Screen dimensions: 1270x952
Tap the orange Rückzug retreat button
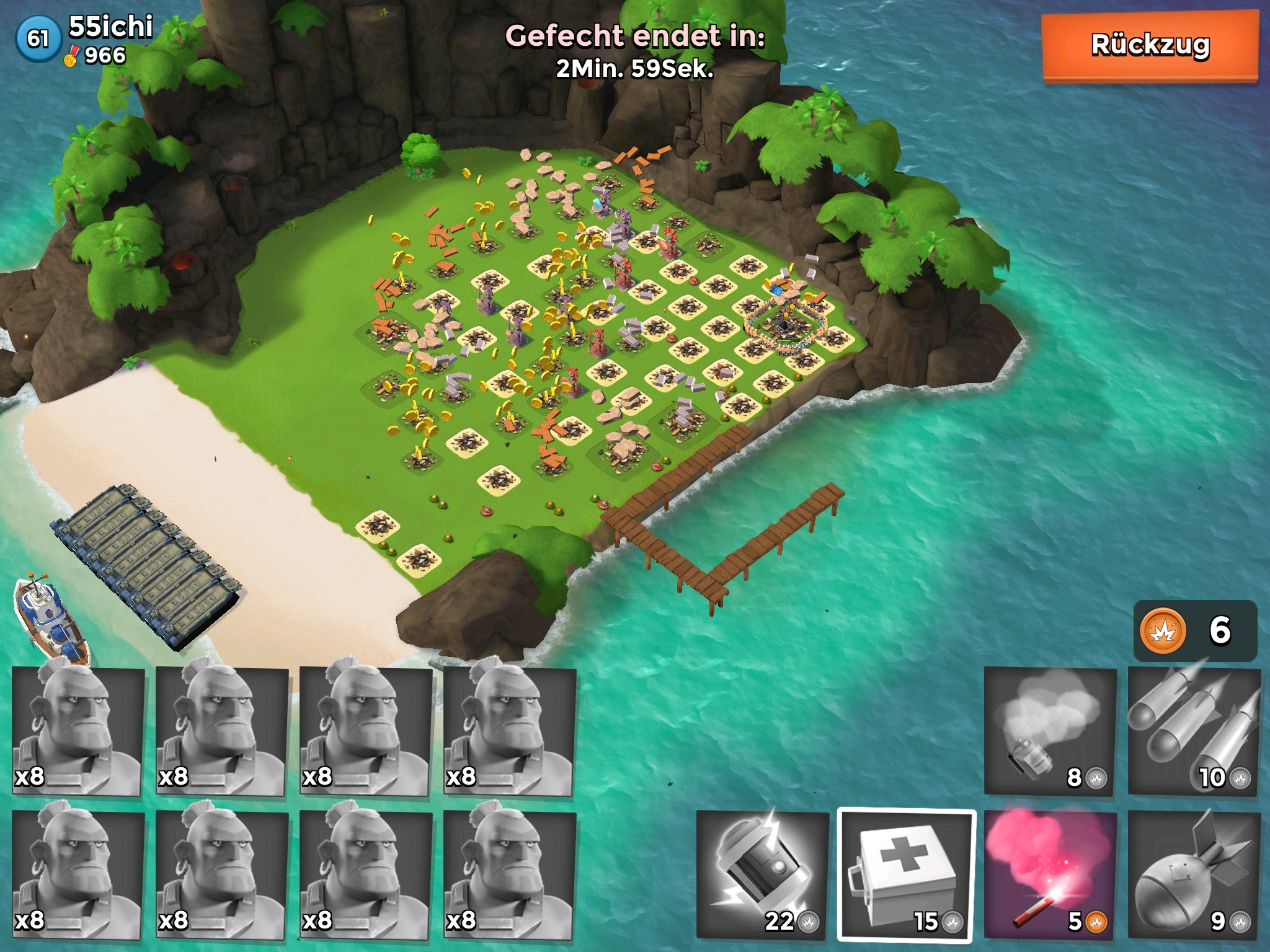pos(1150,46)
